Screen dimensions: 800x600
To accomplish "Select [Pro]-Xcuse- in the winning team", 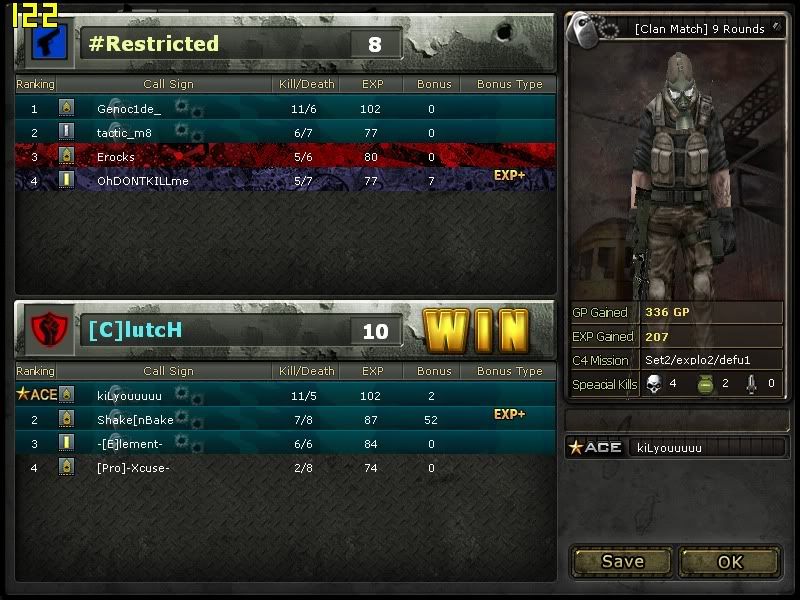I will click(133, 467).
